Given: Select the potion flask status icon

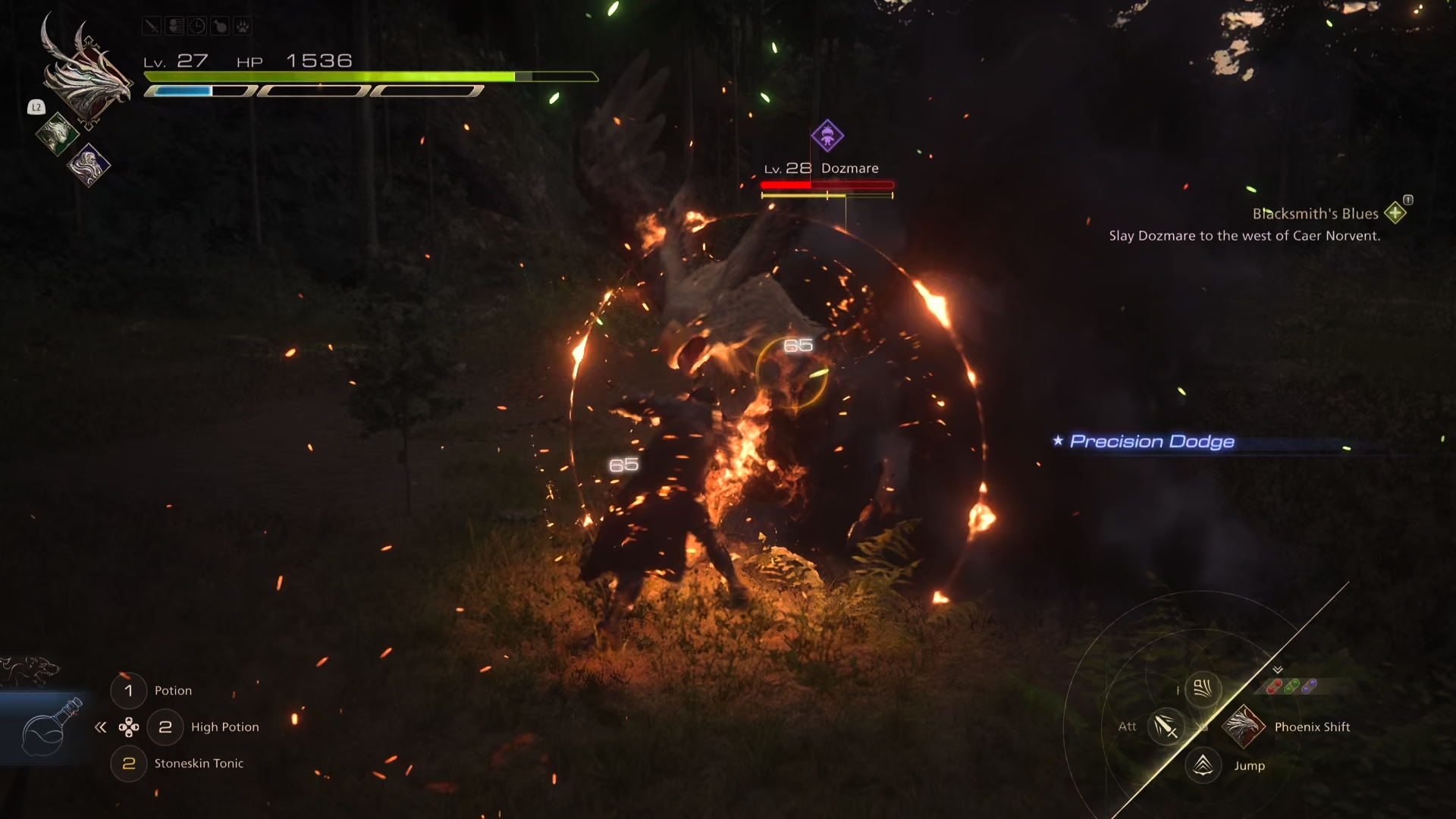Looking at the screenshot, I should tap(220, 26).
